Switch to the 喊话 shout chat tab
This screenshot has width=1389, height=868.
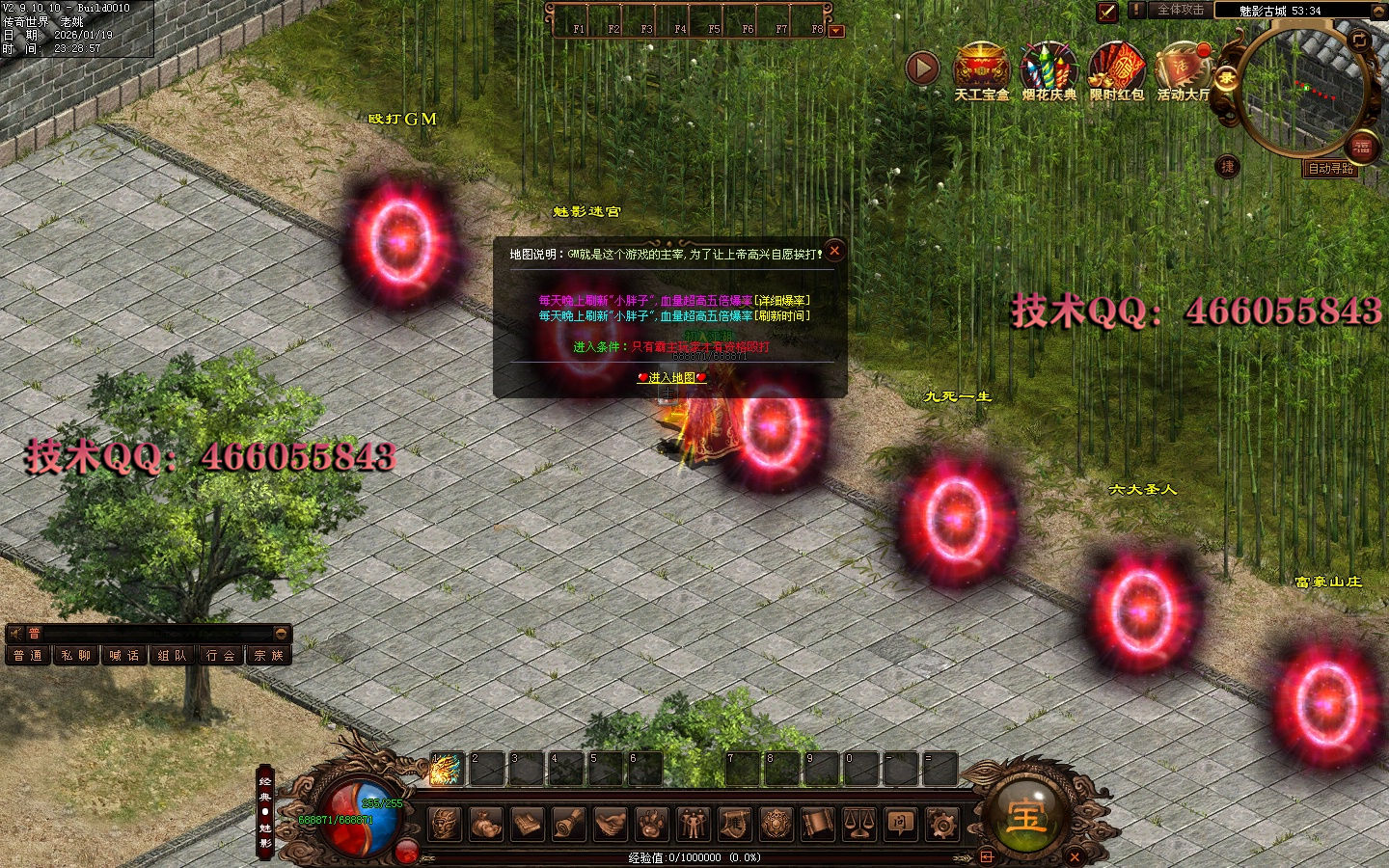pyautogui.click(x=124, y=656)
